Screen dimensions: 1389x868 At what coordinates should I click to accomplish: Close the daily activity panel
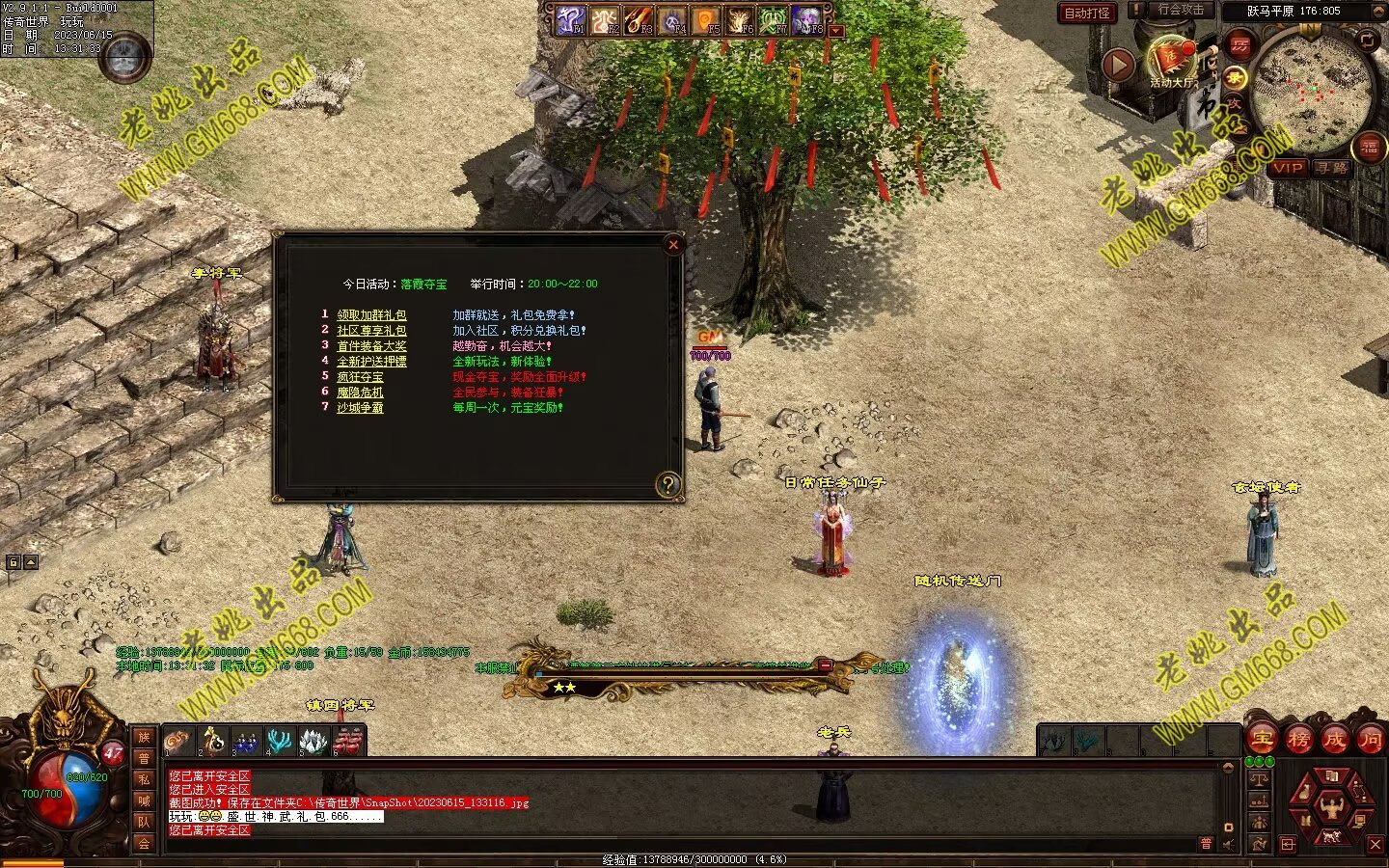673,245
